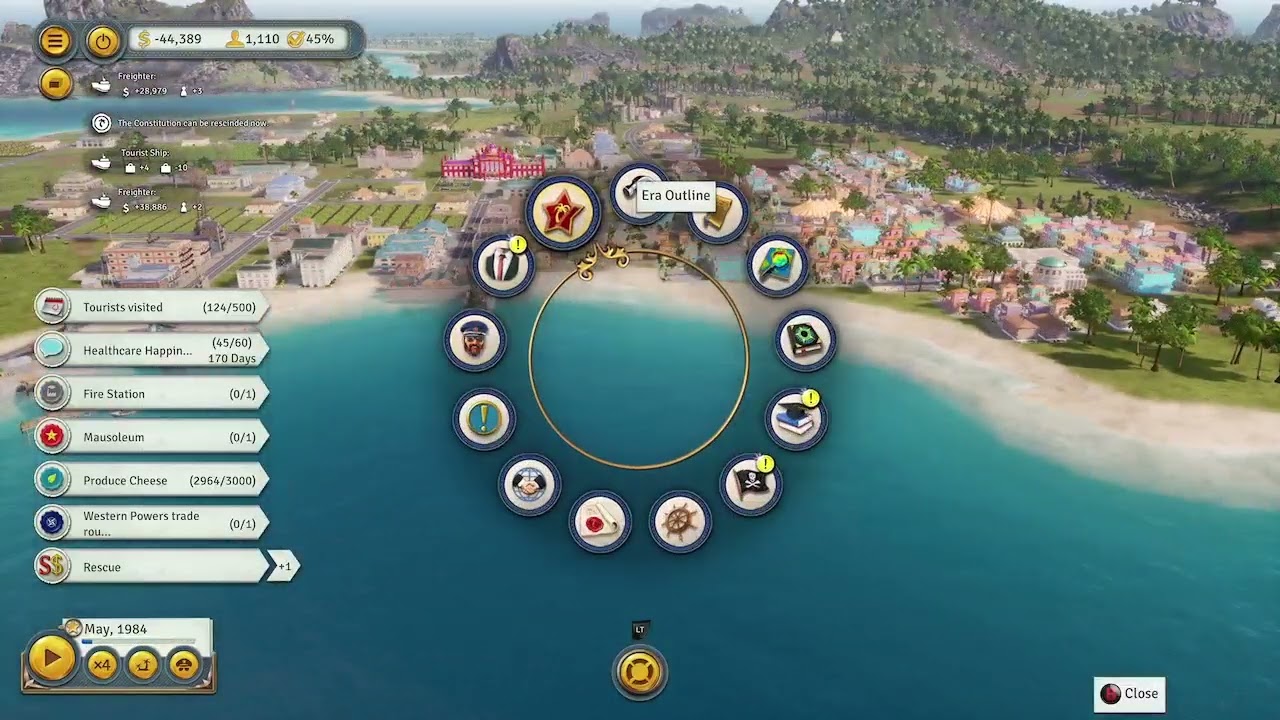Click the Constitution can be rescinded notification

coord(190,123)
